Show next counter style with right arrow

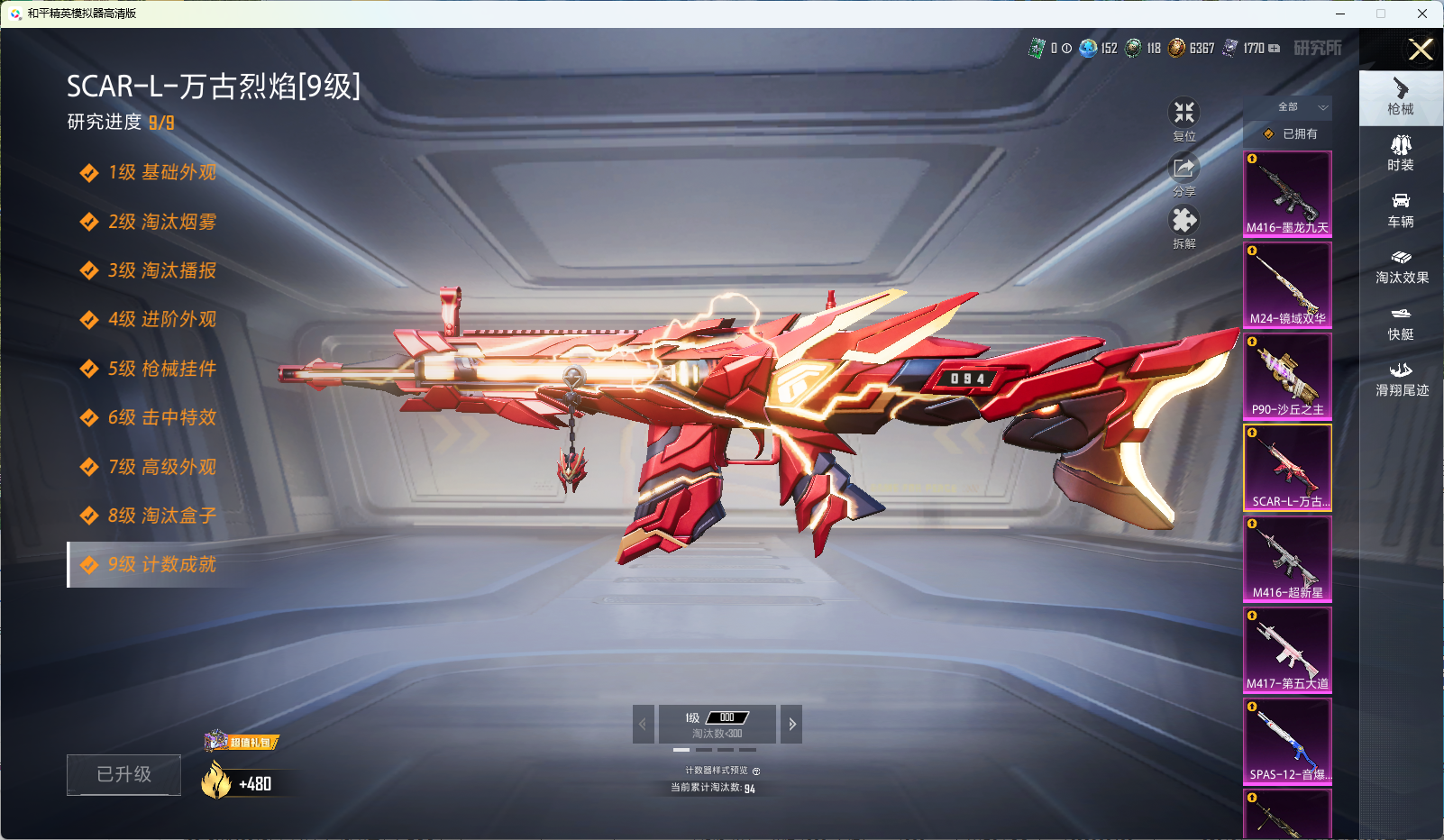[791, 724]
